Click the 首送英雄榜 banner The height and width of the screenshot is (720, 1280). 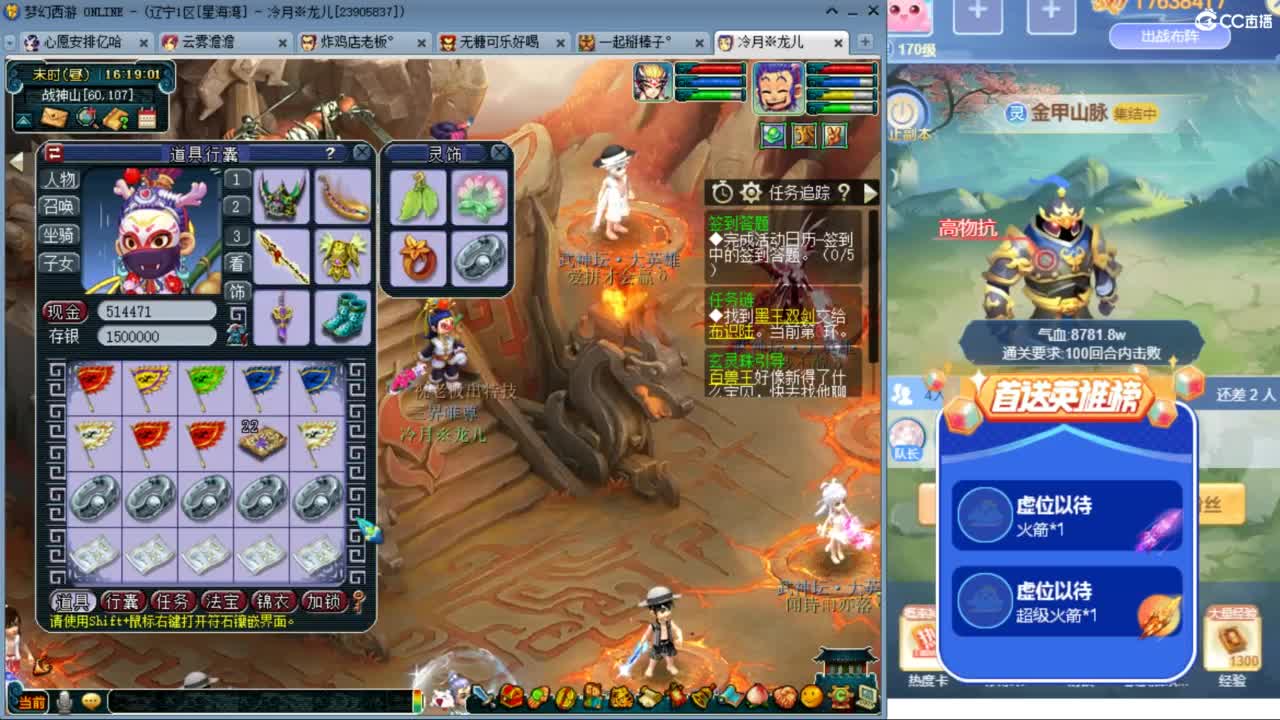[1066, 397]
